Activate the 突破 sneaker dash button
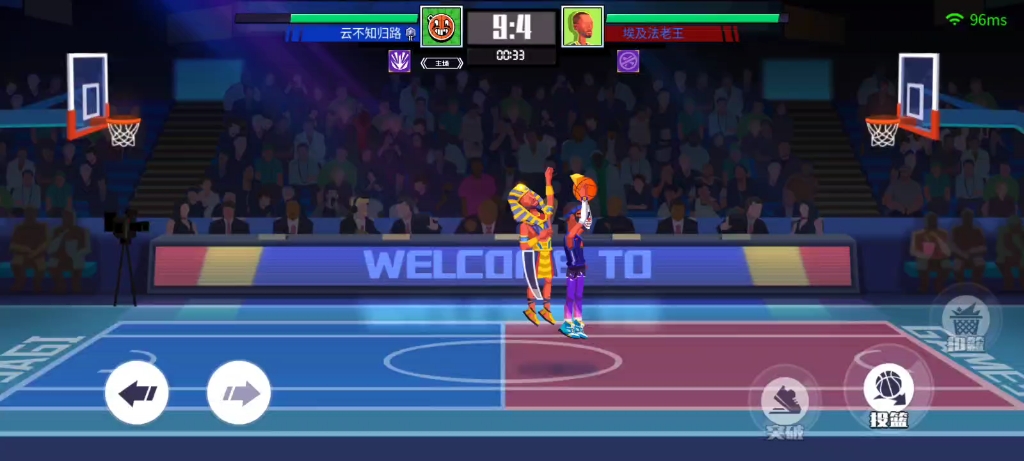The image size is (1024, 461). pos(785,401)
